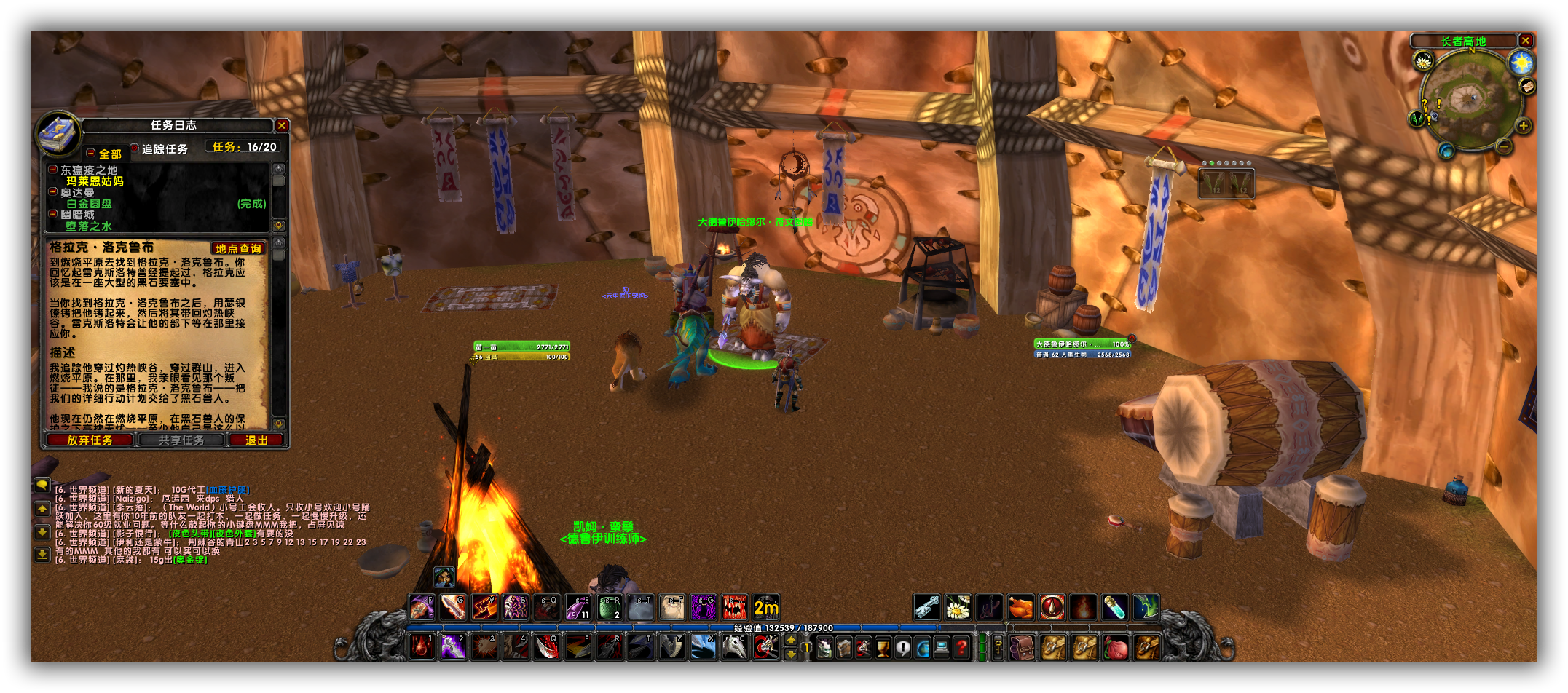Close the quest log window
This screenshot has width=1568, height=693.
(282, 126)
